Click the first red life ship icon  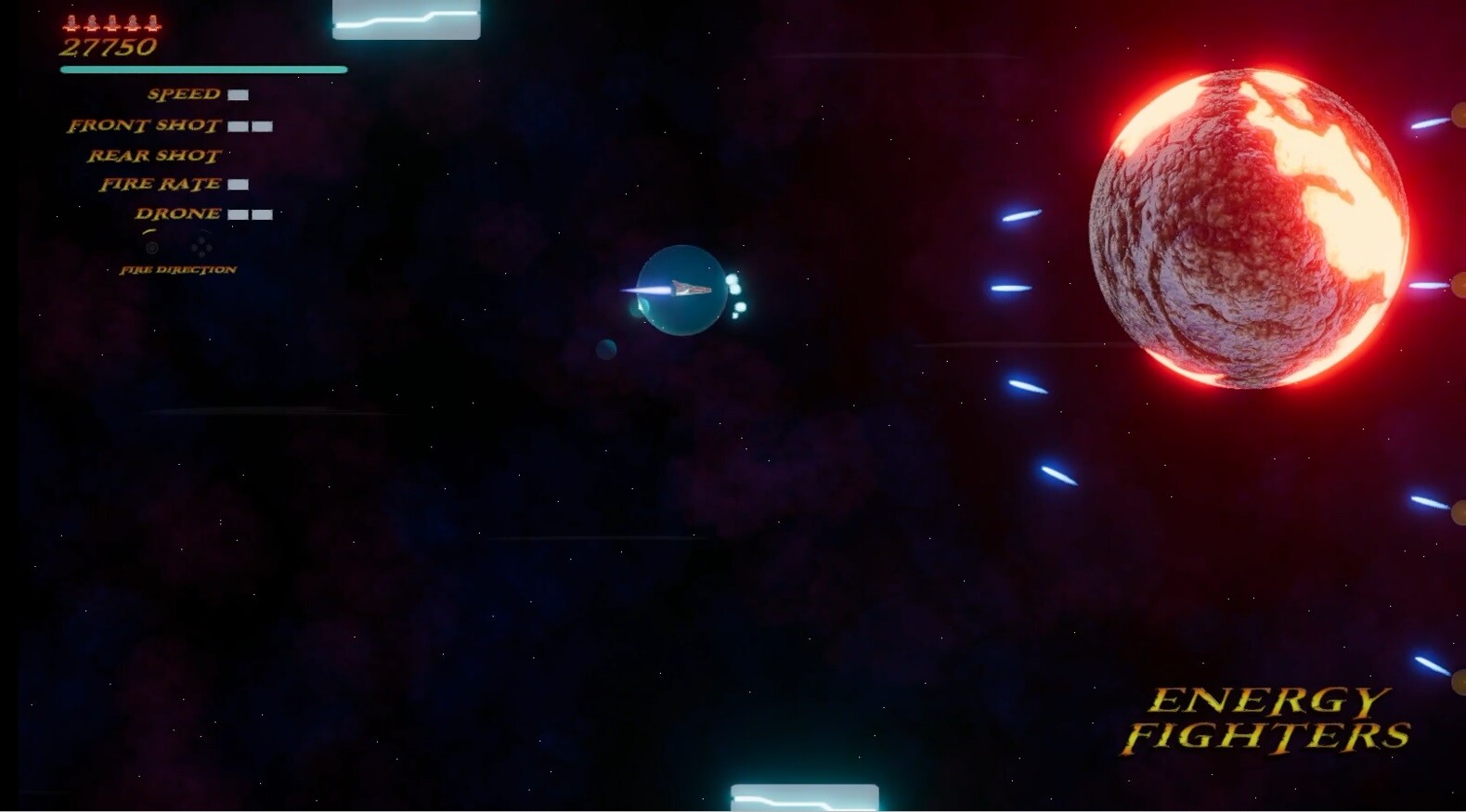click(x=70, y=24)
